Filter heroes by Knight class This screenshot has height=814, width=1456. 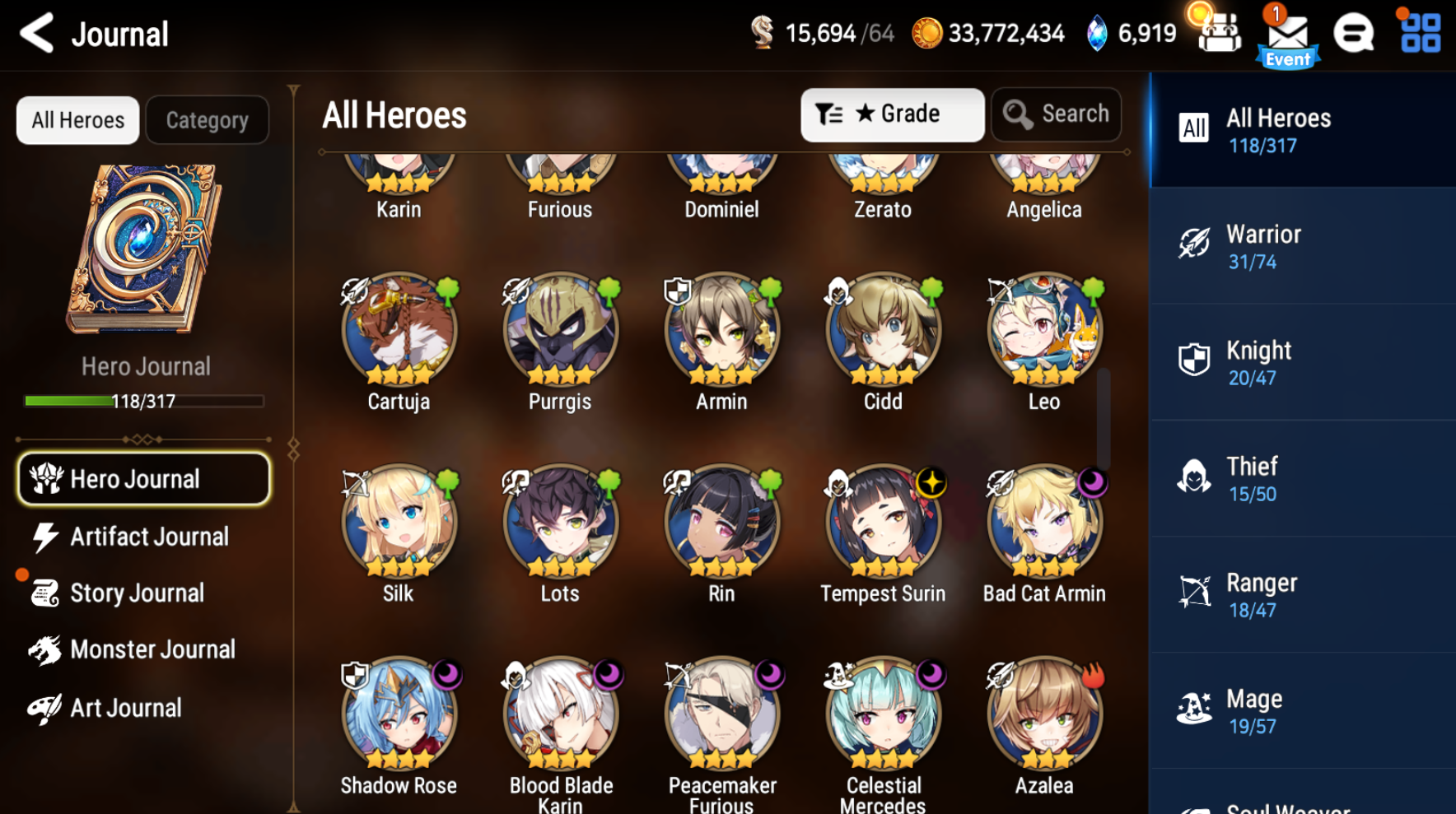point(1301,362)
